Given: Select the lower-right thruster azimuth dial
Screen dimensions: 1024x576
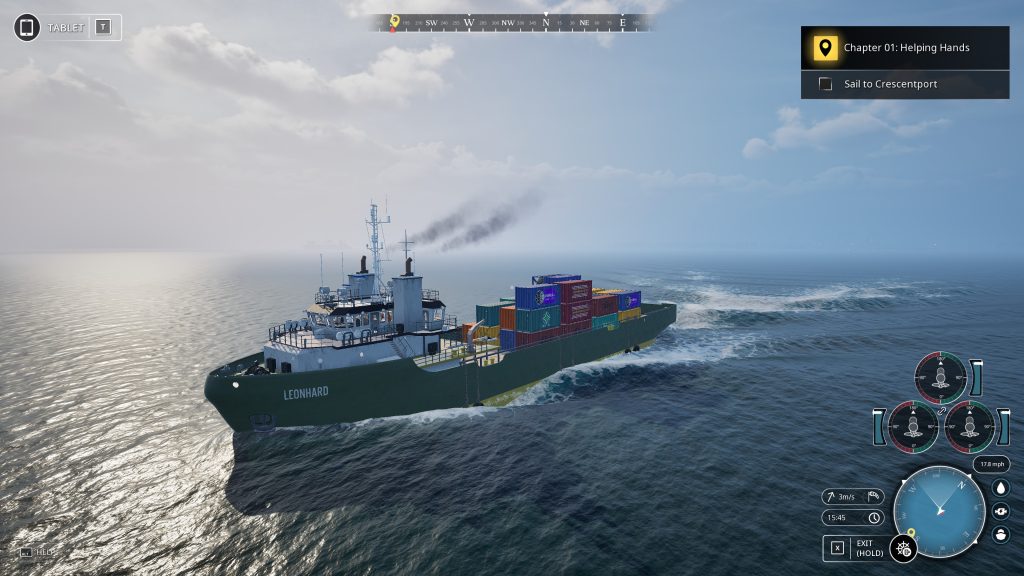Looking at the screenshot, I should [969, 426].
